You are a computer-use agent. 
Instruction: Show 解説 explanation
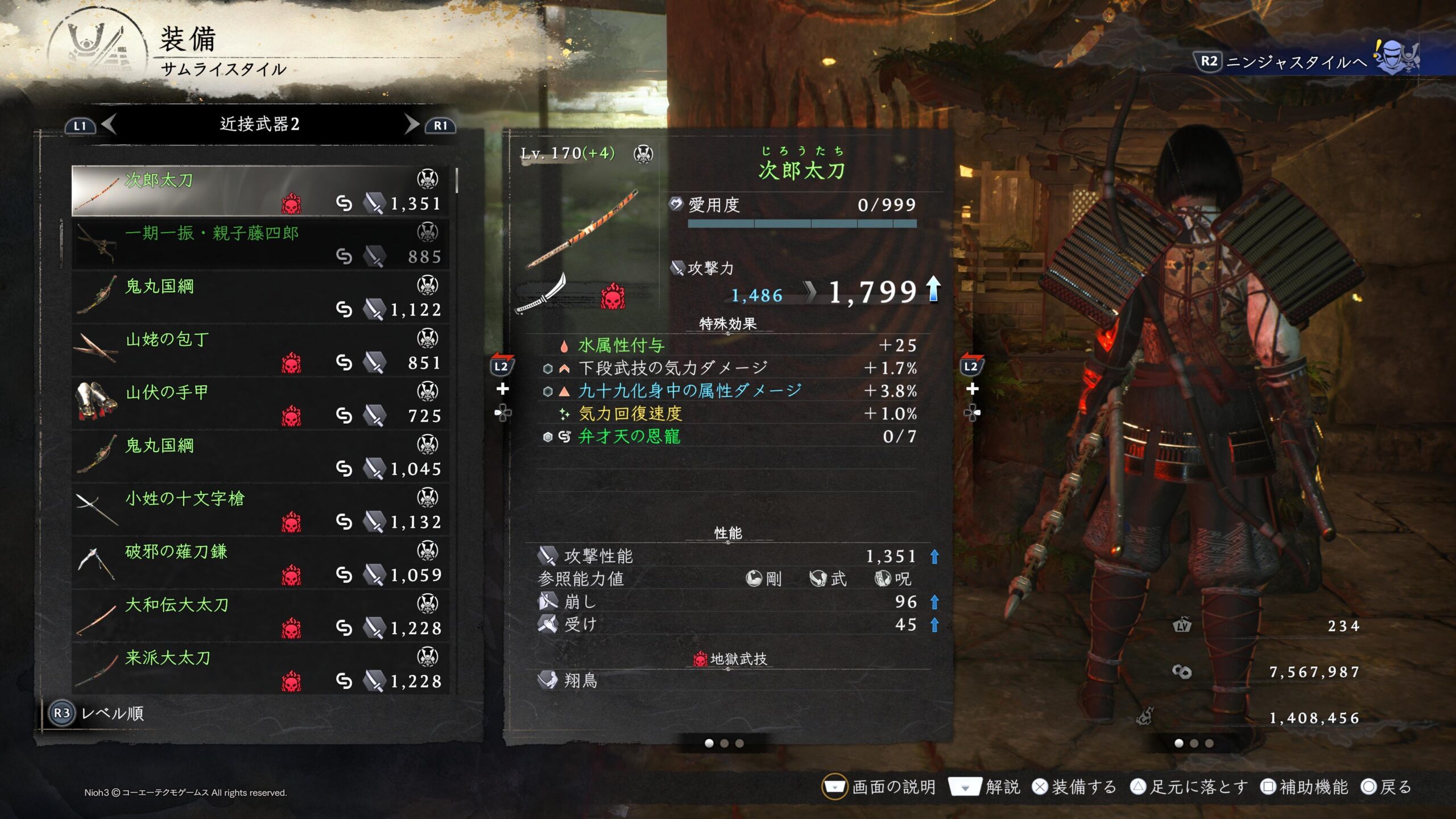click(984, 787)
